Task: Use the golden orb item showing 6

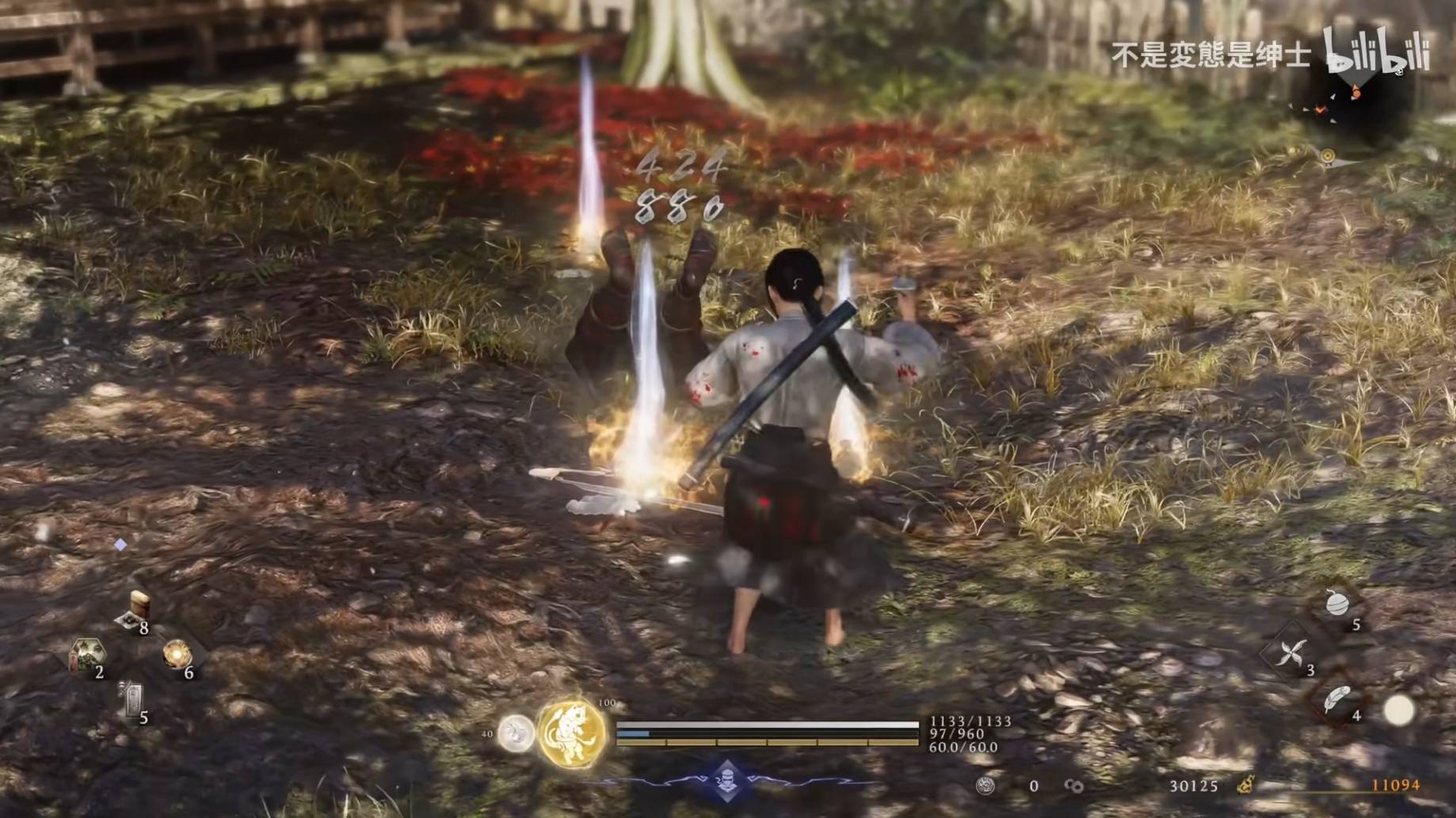Action: pyautogui.click(x=177, y=656)
